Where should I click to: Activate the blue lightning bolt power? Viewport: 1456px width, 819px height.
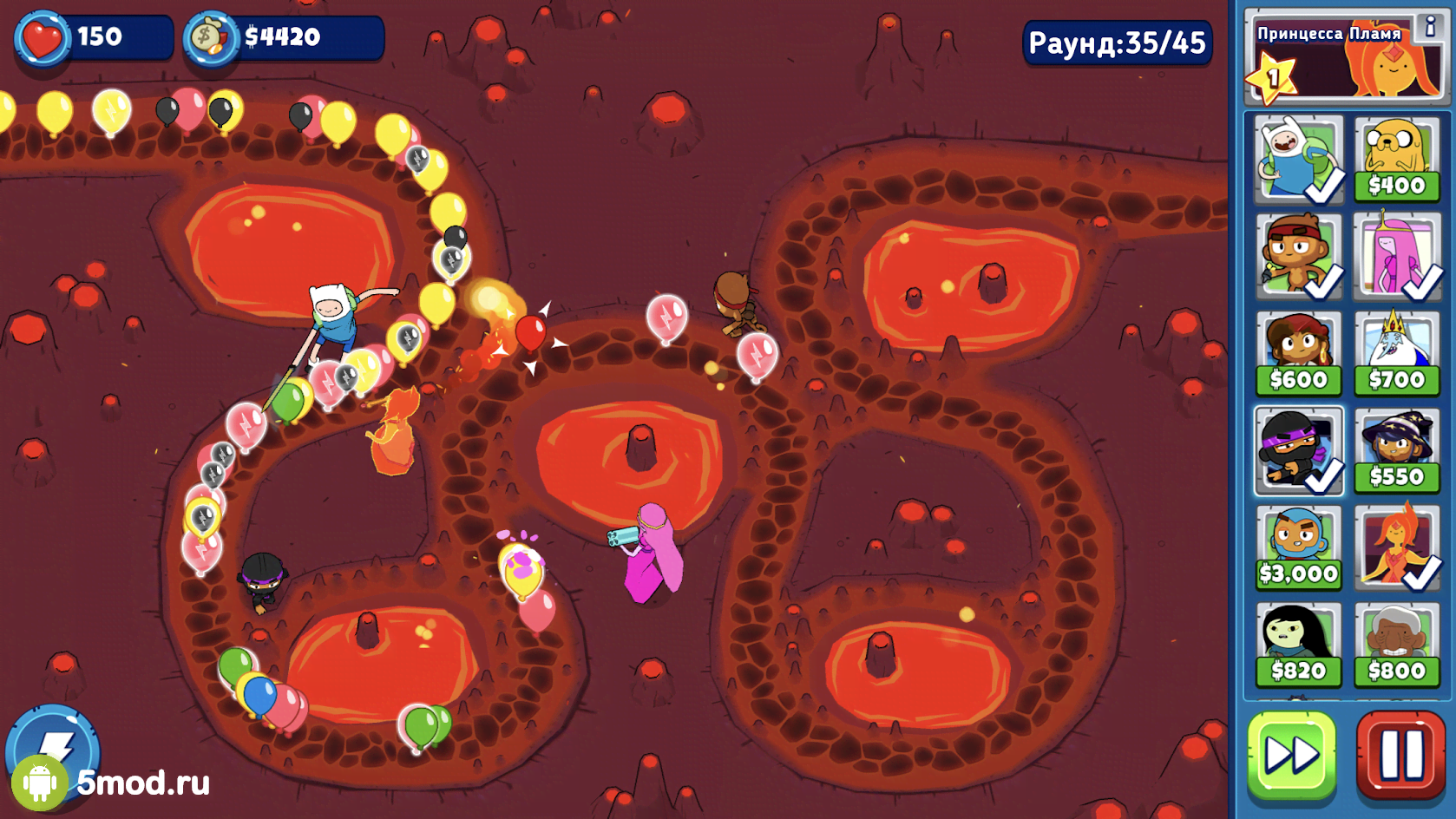(x=52, y=746)
